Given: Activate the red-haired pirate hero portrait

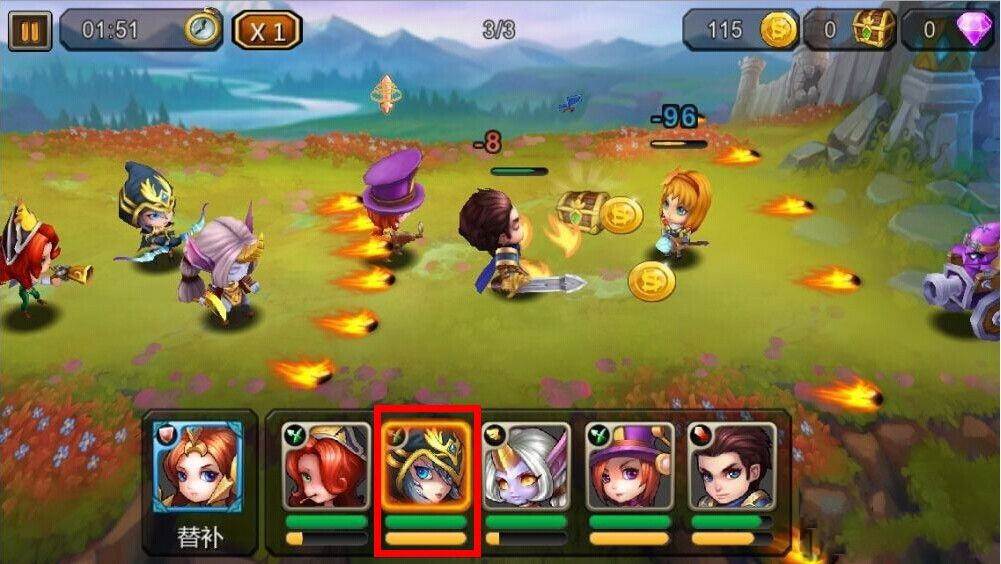Looking at the screenshot, I should coord(325,466).
